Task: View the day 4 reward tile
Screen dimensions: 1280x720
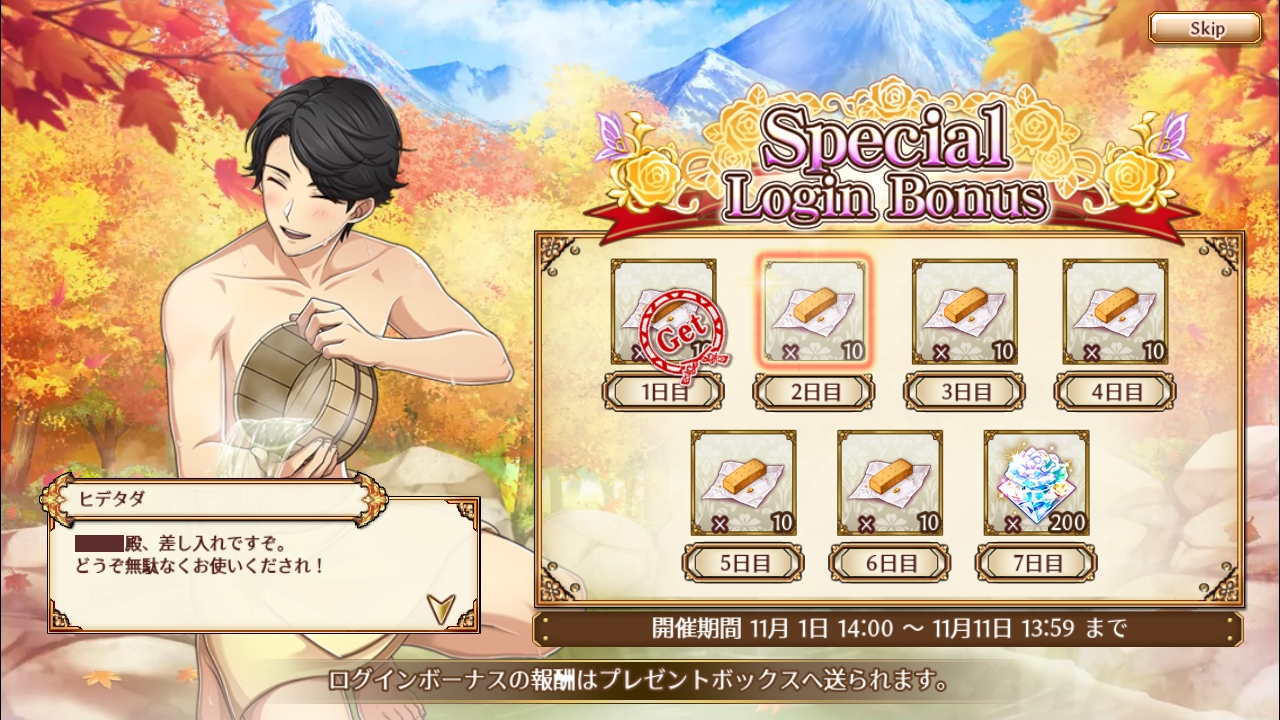Action: tap(1115, 311)
